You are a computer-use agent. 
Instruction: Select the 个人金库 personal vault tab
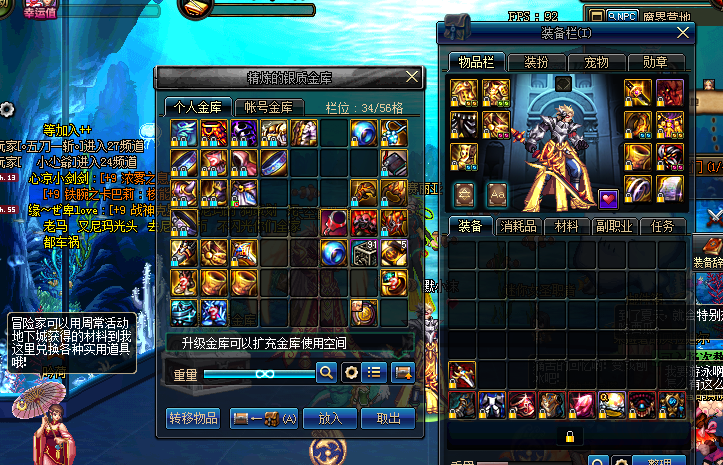(x=199, y=107)
